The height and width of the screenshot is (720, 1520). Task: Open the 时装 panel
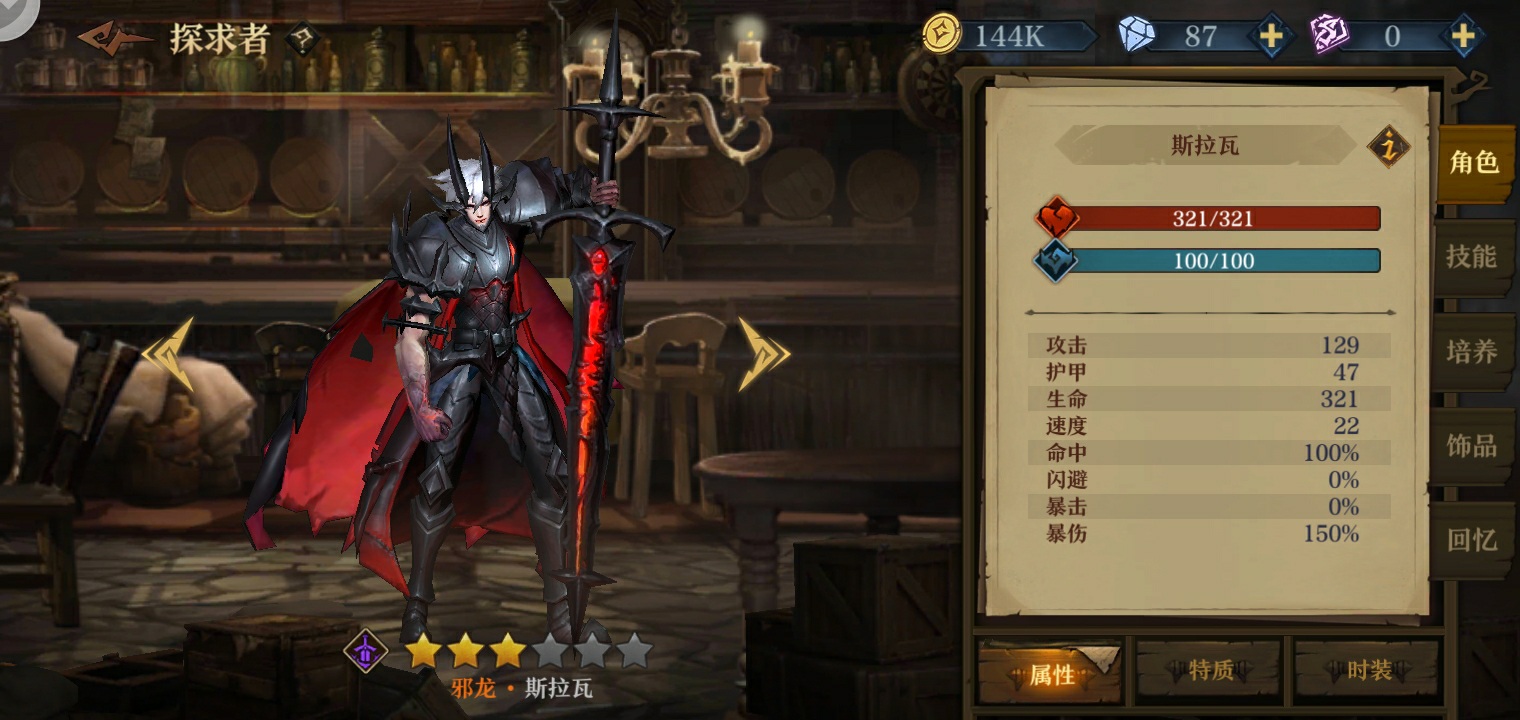(1368, 670)
